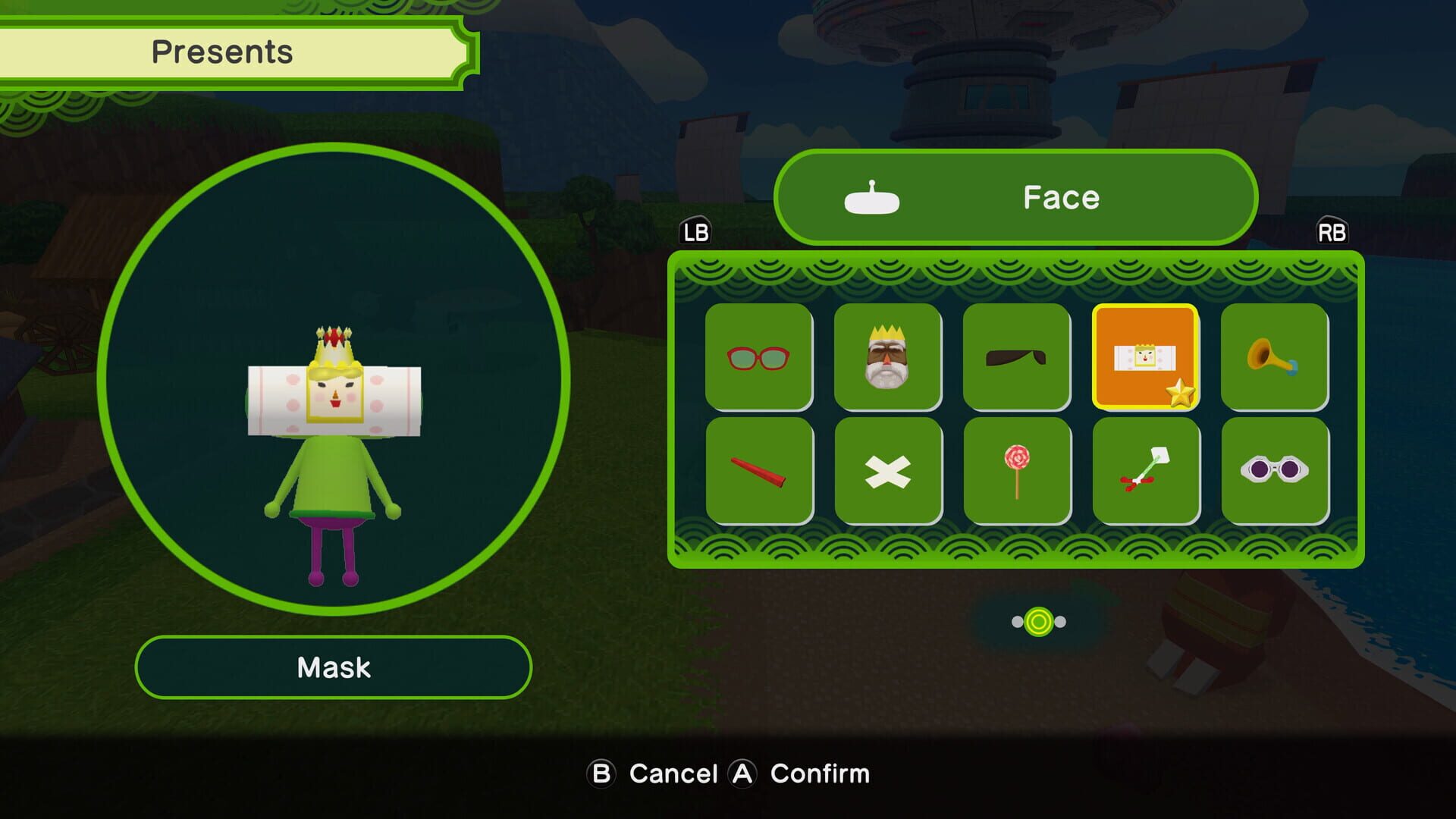Select the red party horn item
Image resolution: width=1456 pixels, height=819 pixels.
coord(760,469)
